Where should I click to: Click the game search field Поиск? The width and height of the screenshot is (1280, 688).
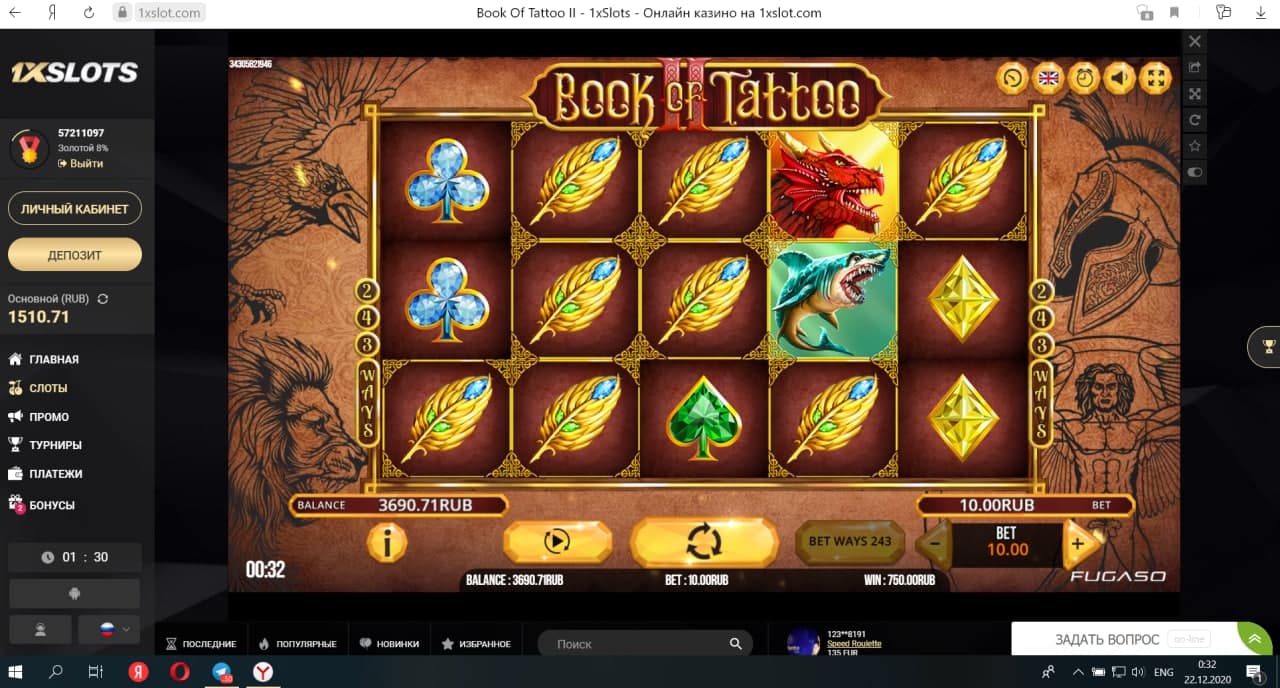click(x=640, y=644)
